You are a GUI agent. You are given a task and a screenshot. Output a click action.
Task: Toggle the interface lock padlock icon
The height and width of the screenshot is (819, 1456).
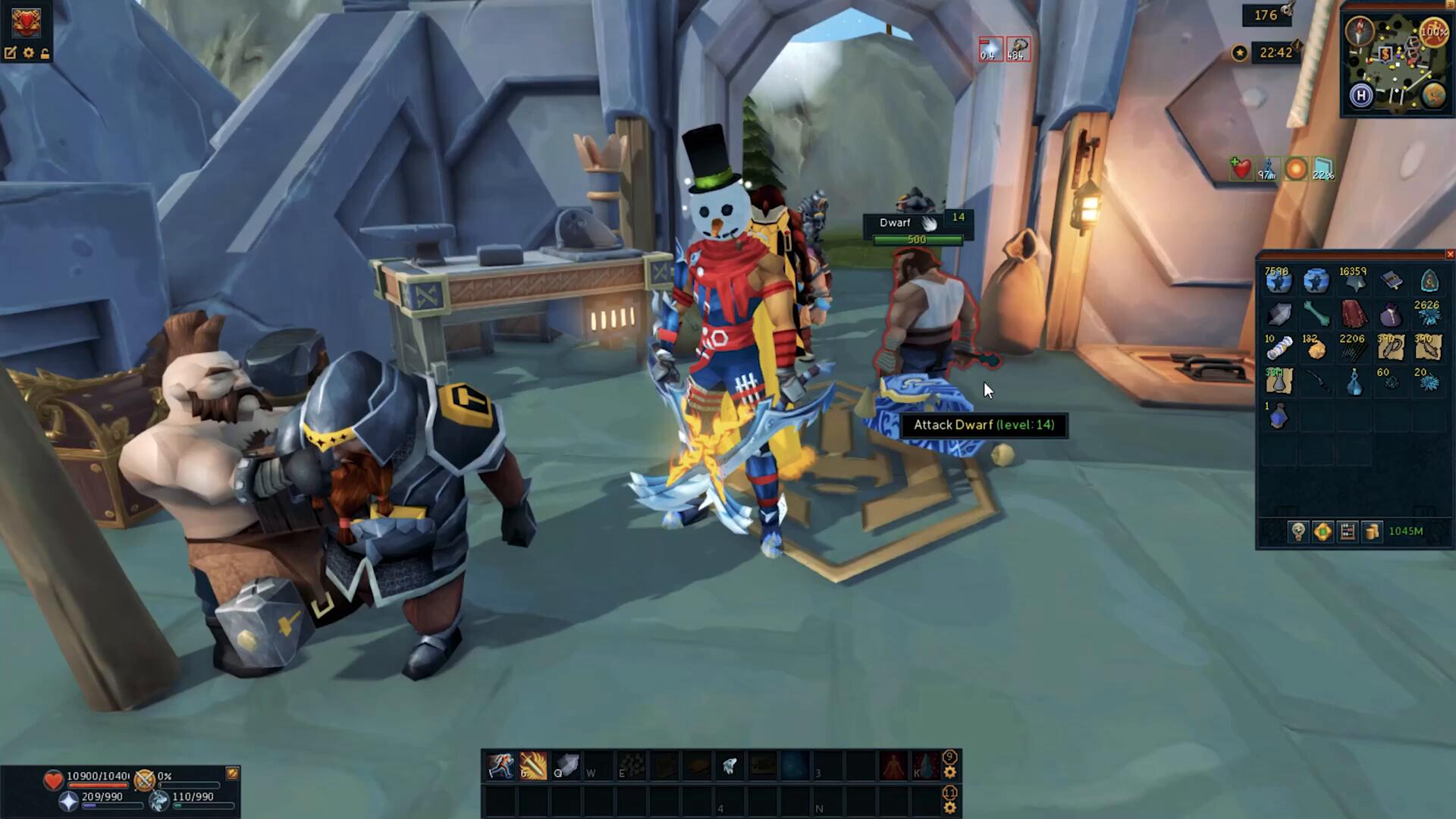coord(45,53)
